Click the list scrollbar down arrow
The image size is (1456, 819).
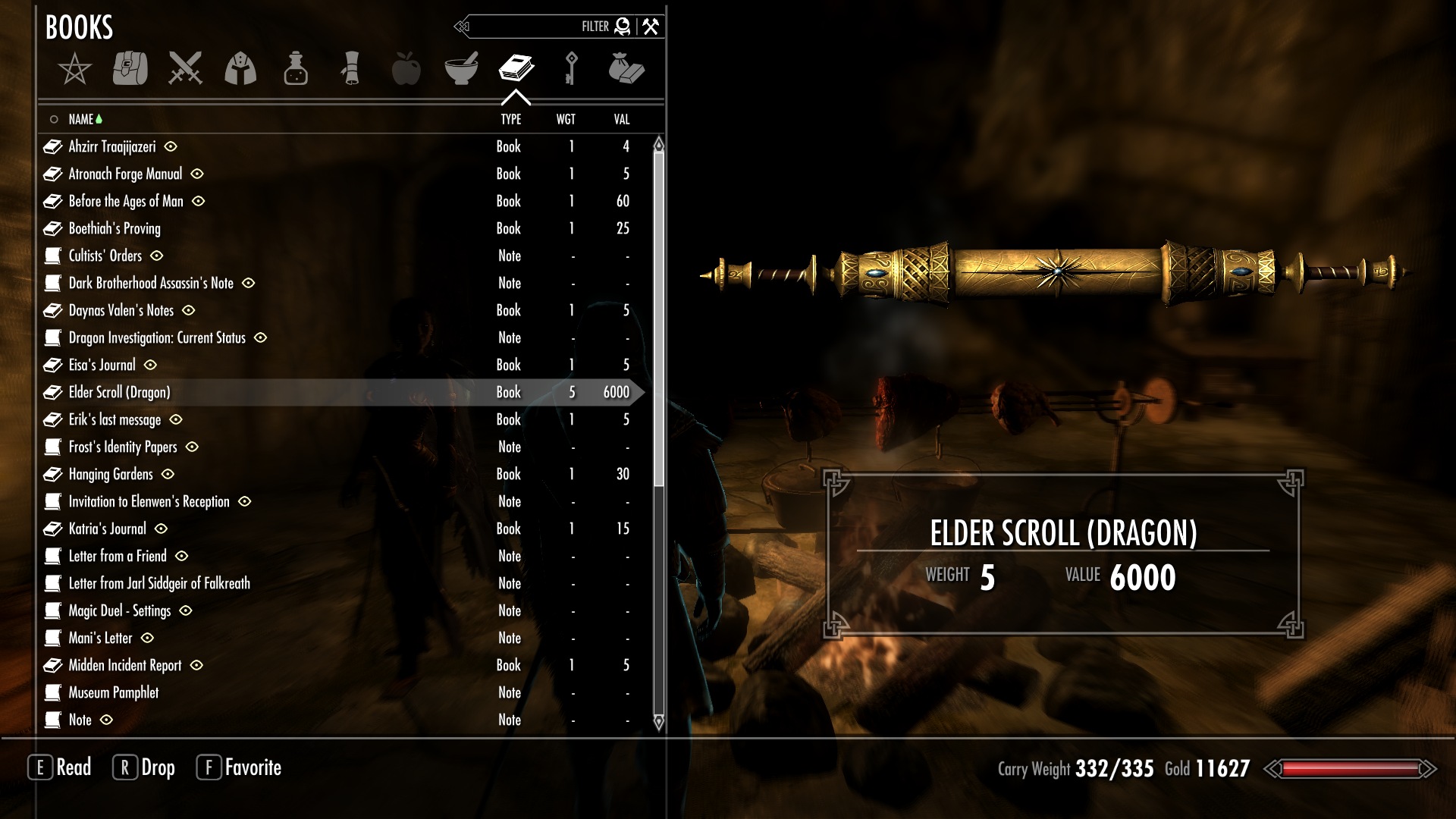point(658,721)
